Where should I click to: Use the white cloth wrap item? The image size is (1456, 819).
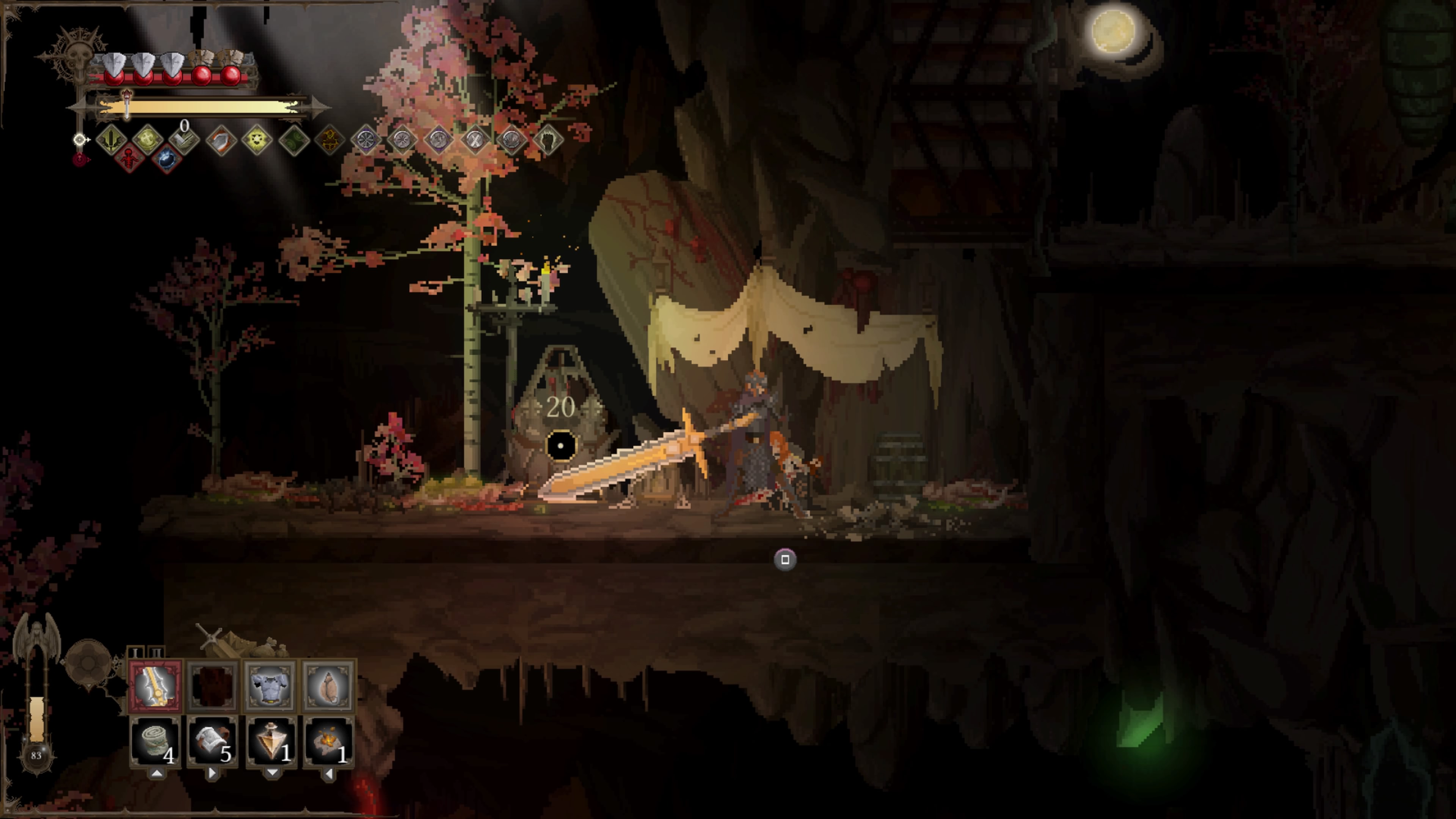(x=212, y=741)
